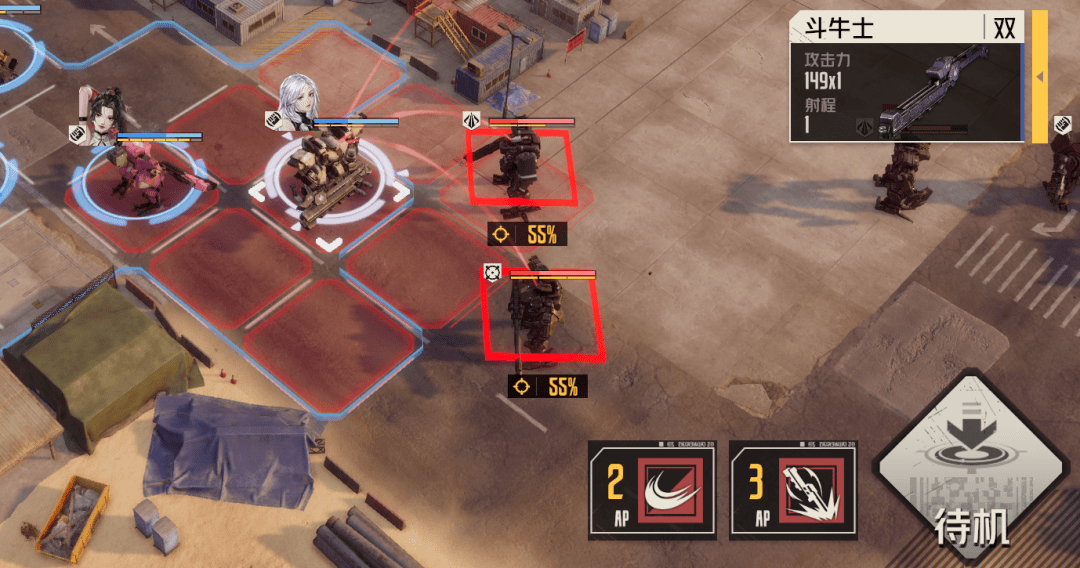
Task: Open the 斗牛士 weapon info card
Action: coord(907,77)
